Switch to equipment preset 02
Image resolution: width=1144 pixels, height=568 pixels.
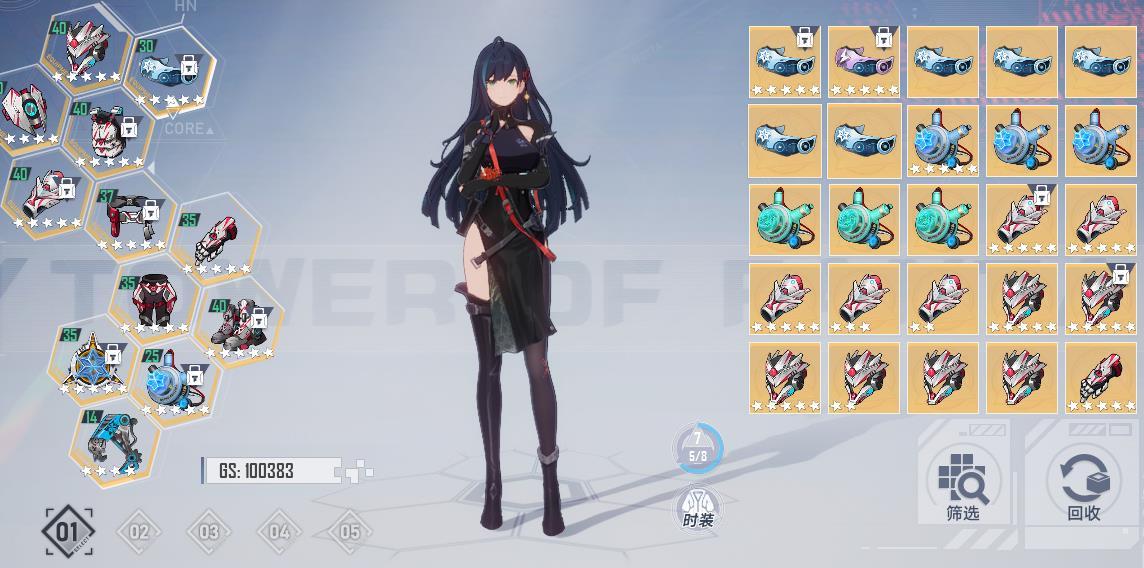coord(138,531)
